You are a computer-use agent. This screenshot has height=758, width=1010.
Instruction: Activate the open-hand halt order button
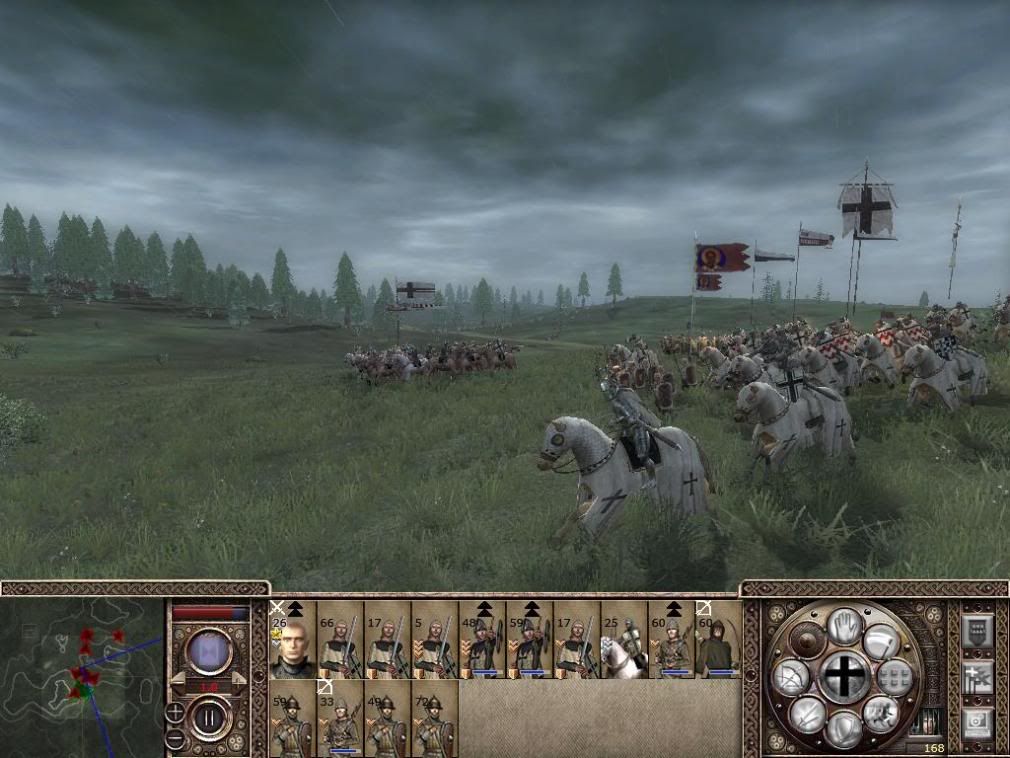click(845, 626)
